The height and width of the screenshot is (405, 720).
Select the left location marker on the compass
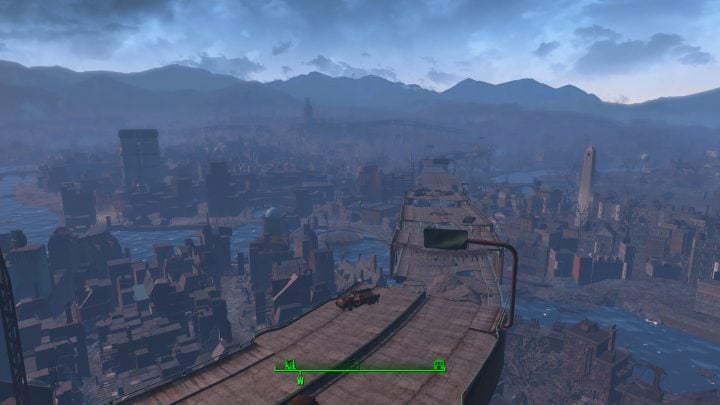[290, 364]
